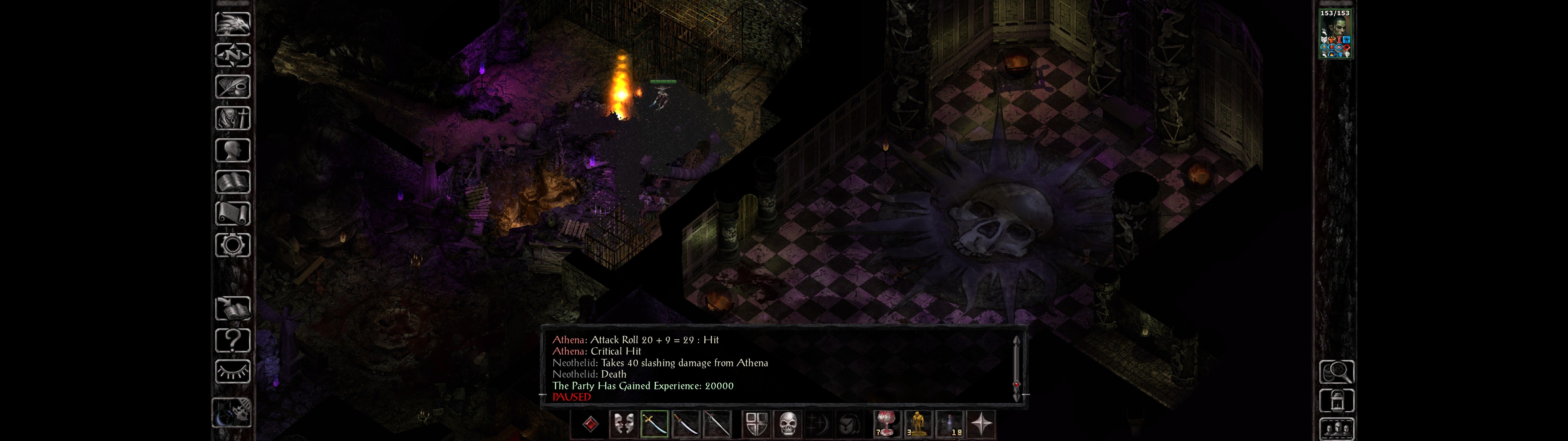Screen dimensions: 1568x441
Task: Open the priest scroll icon
Action: (x=232, y=213)
